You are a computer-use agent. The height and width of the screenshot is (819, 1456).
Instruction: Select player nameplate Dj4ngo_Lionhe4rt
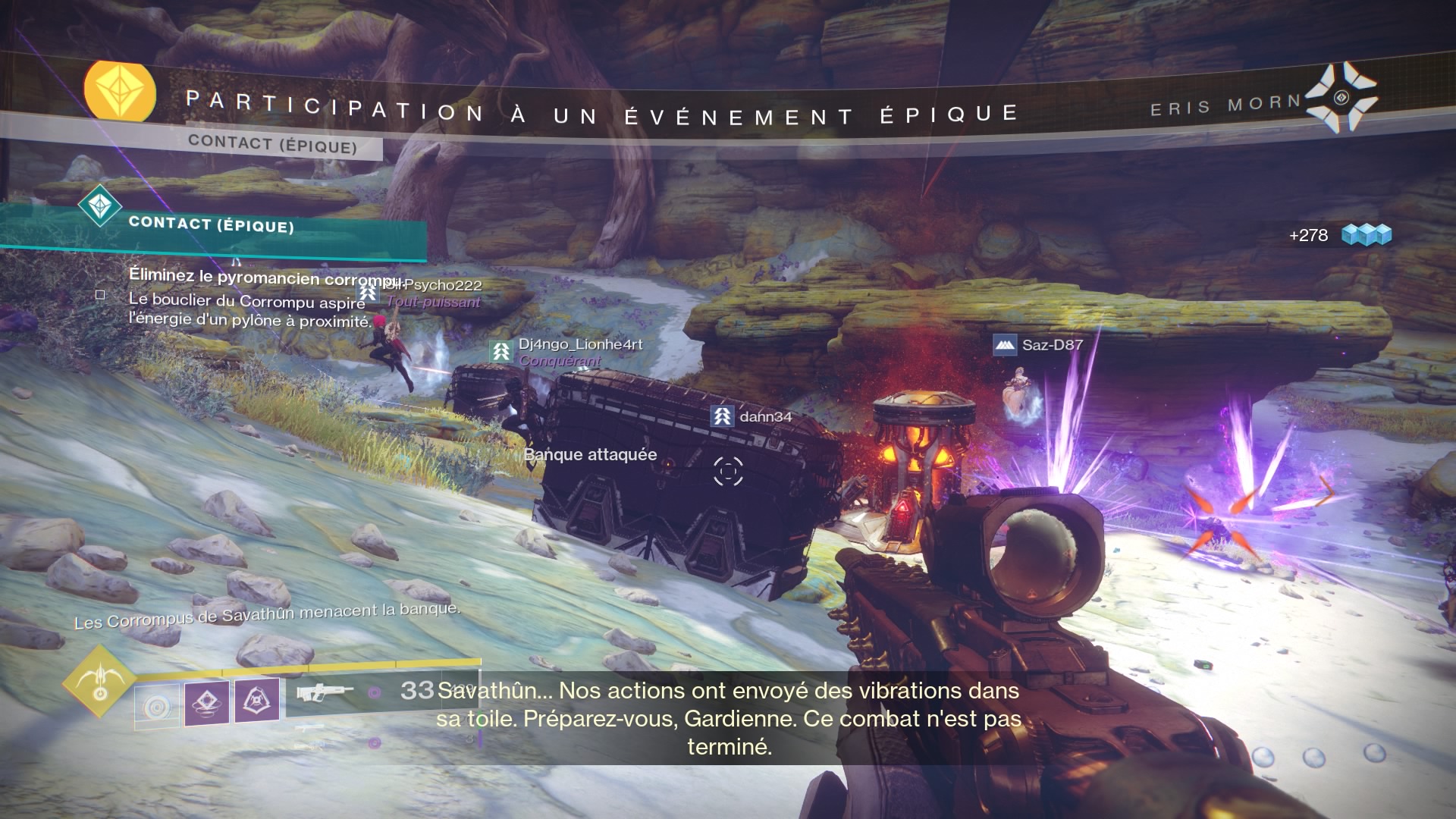point(580,344)
